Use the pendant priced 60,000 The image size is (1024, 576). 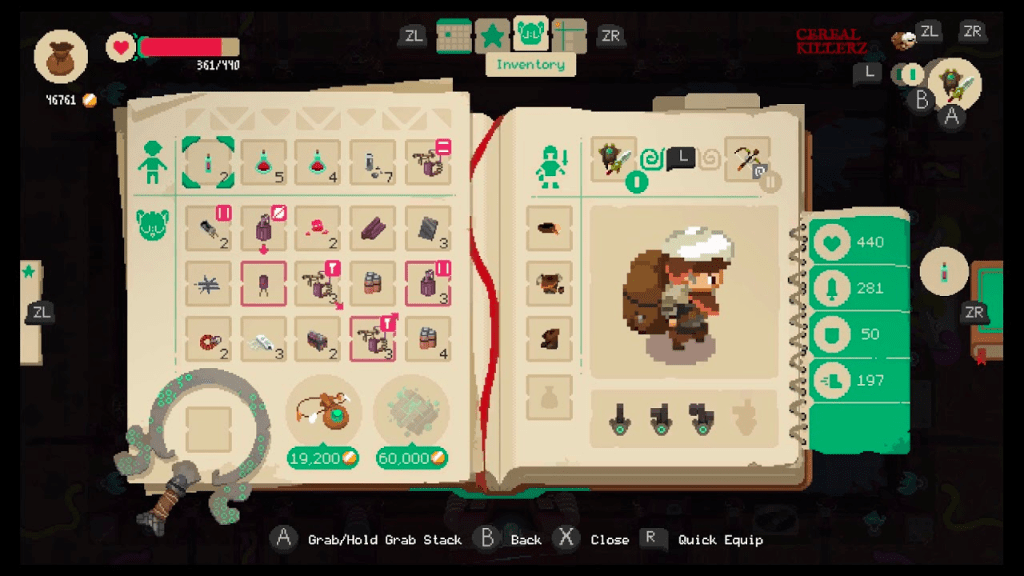tap(411, 413)
